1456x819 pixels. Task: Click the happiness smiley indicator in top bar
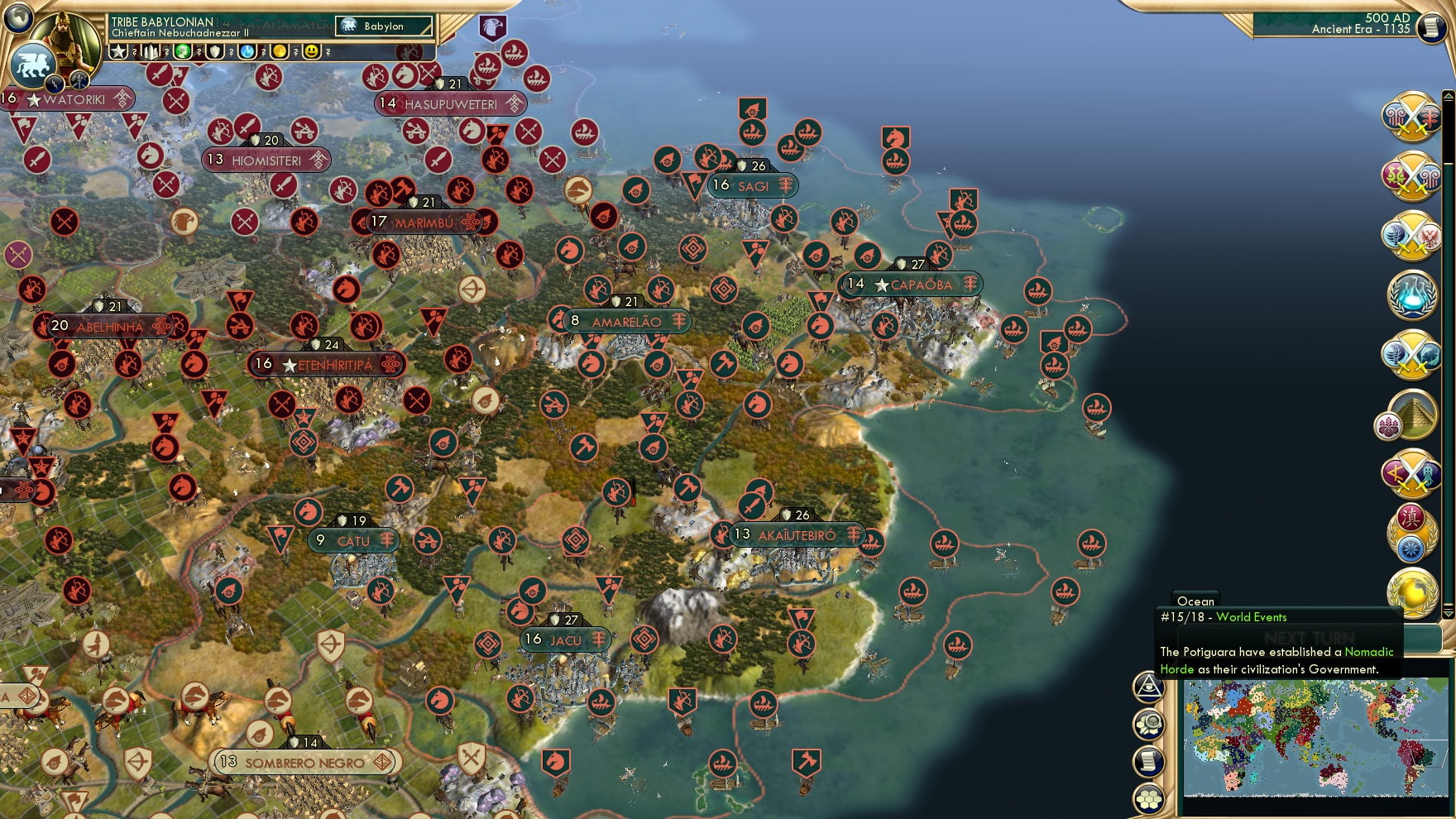312,52
